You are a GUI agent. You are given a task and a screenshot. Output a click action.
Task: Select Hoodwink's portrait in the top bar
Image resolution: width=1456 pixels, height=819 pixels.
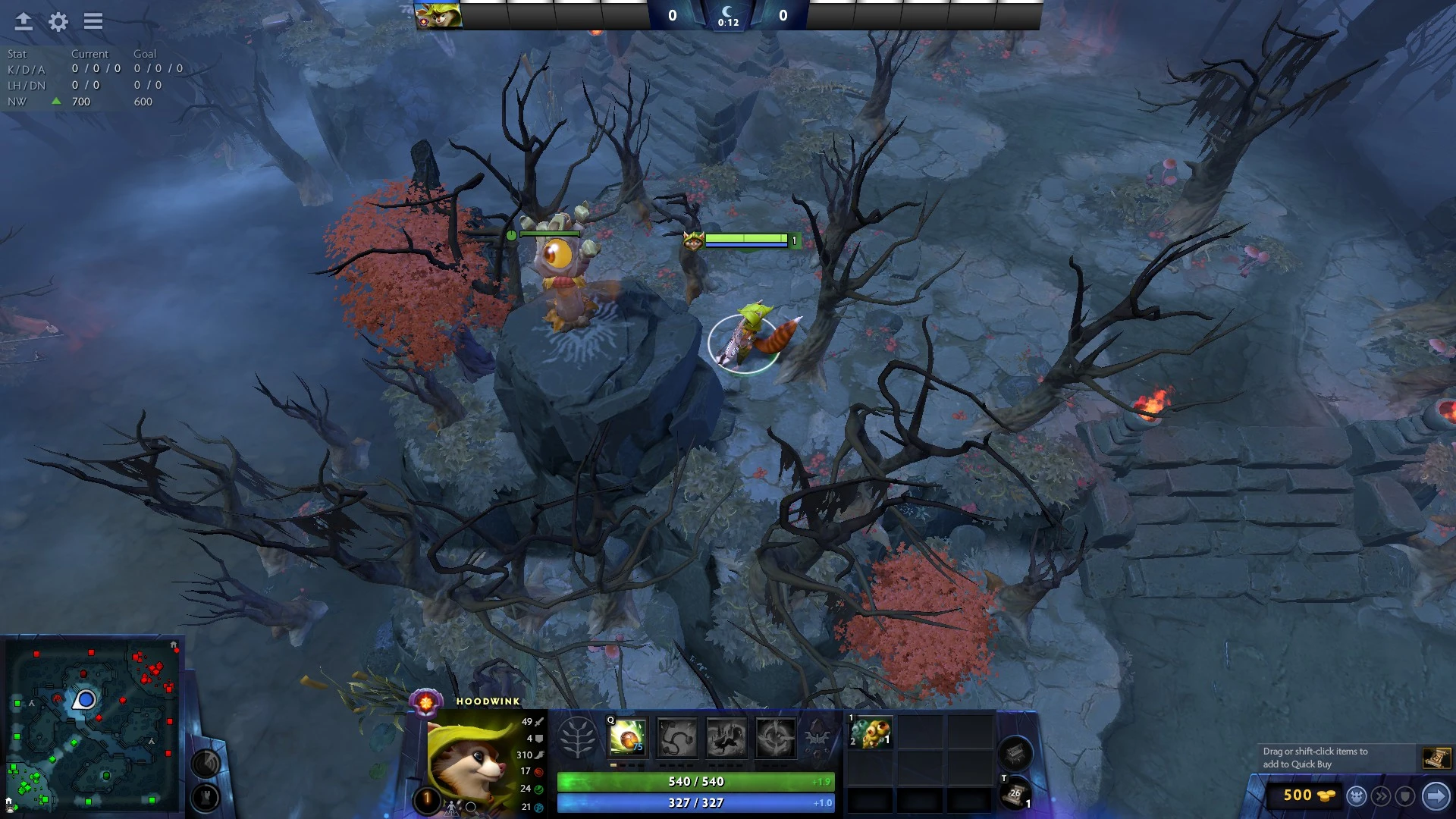[438, 15]
